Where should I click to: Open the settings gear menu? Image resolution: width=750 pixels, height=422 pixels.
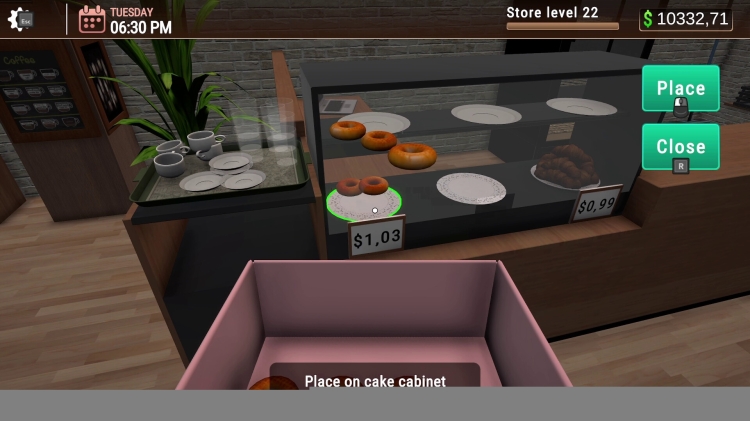[x=21, y=19]
